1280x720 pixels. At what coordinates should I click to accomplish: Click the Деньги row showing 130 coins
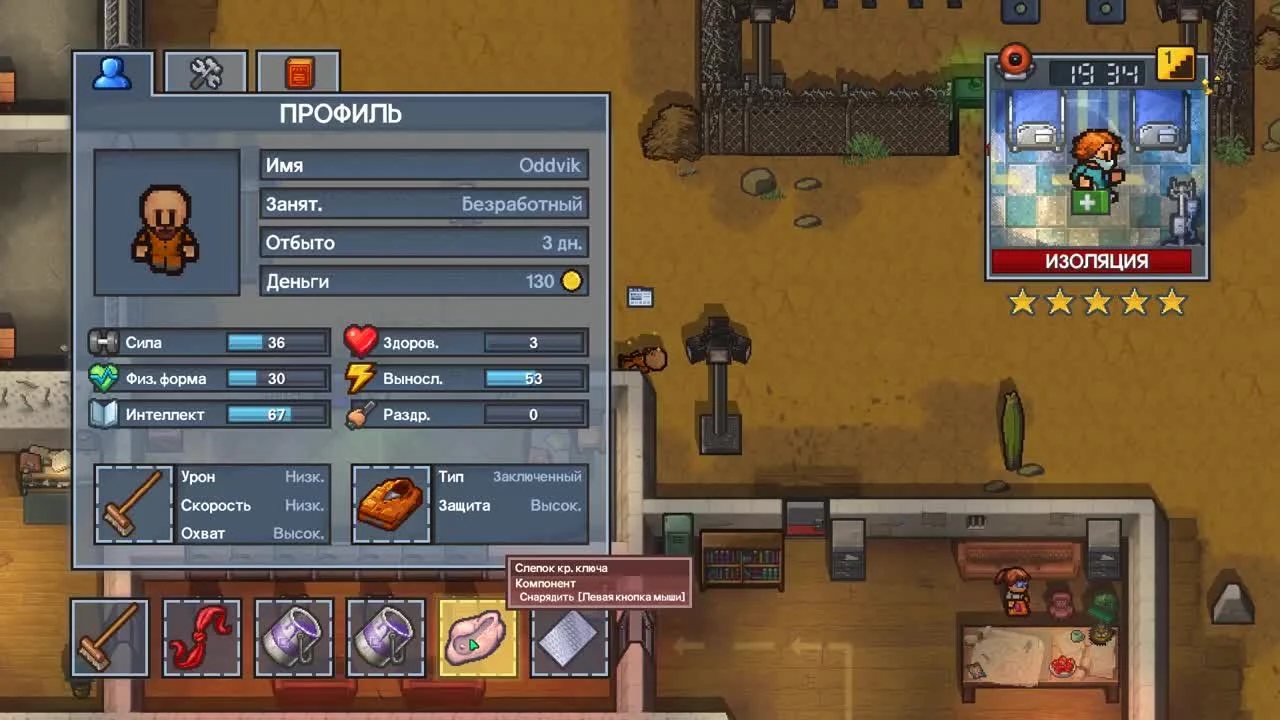pos(423,281)
